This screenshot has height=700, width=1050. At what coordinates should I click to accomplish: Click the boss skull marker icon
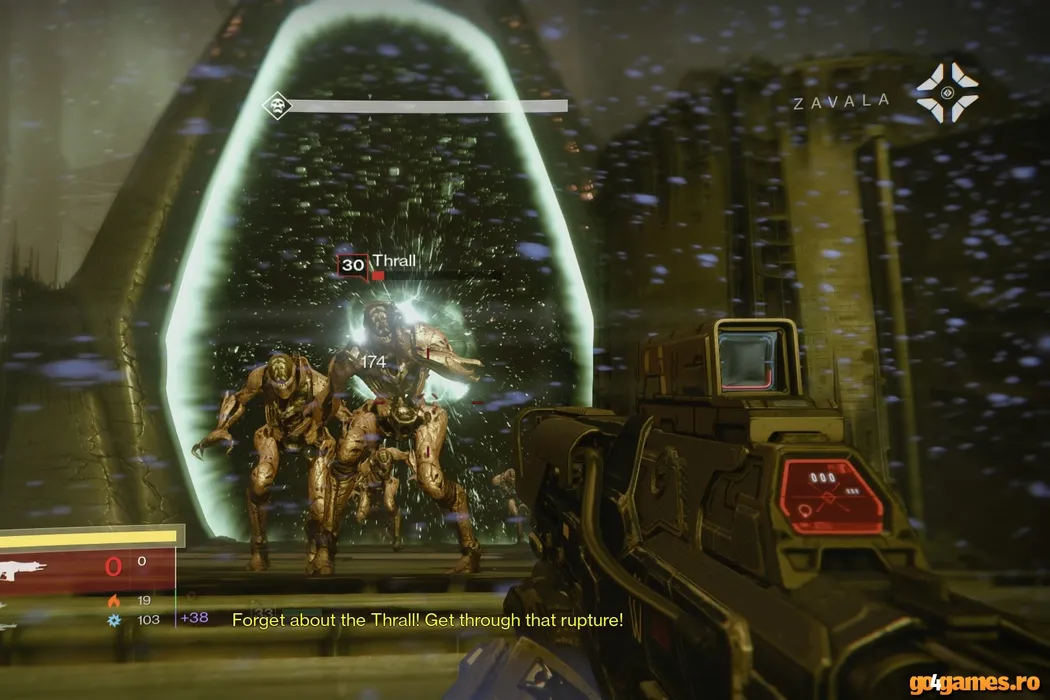point(275,105)
